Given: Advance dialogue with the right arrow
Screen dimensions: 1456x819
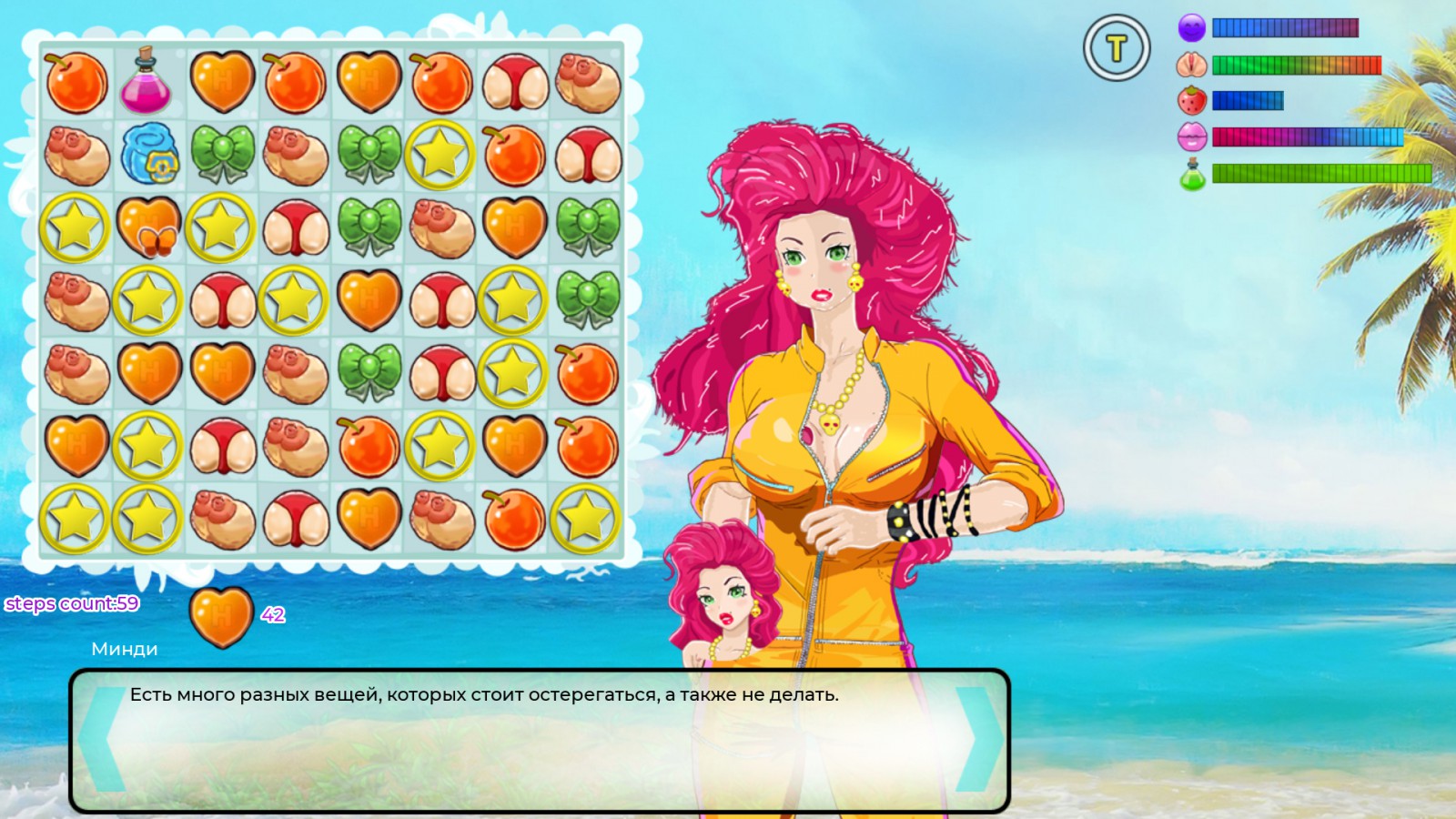Looking at the screenshot, I should [978, 739].
